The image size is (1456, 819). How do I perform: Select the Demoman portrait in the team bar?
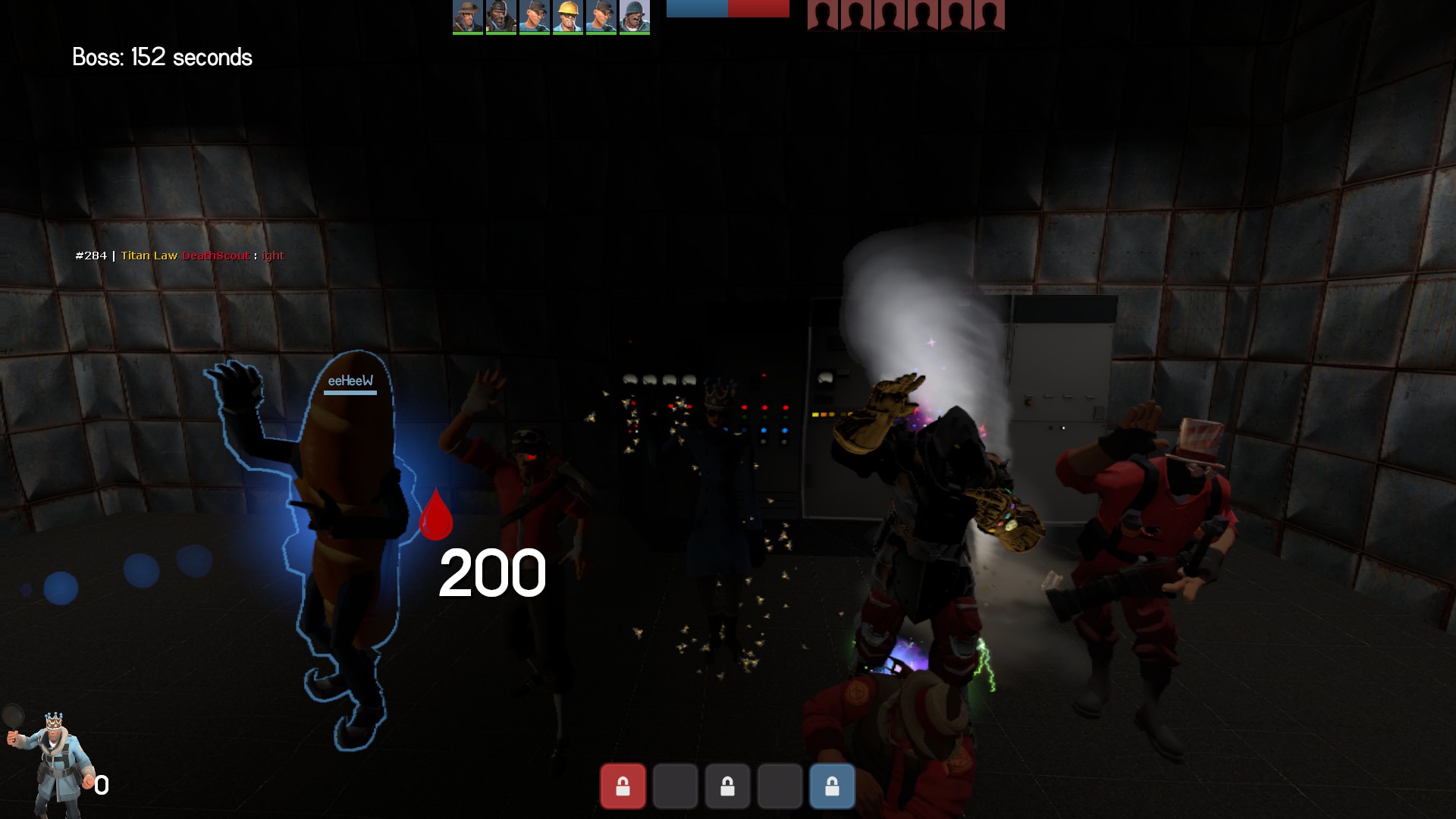click(x=500, y=17)
